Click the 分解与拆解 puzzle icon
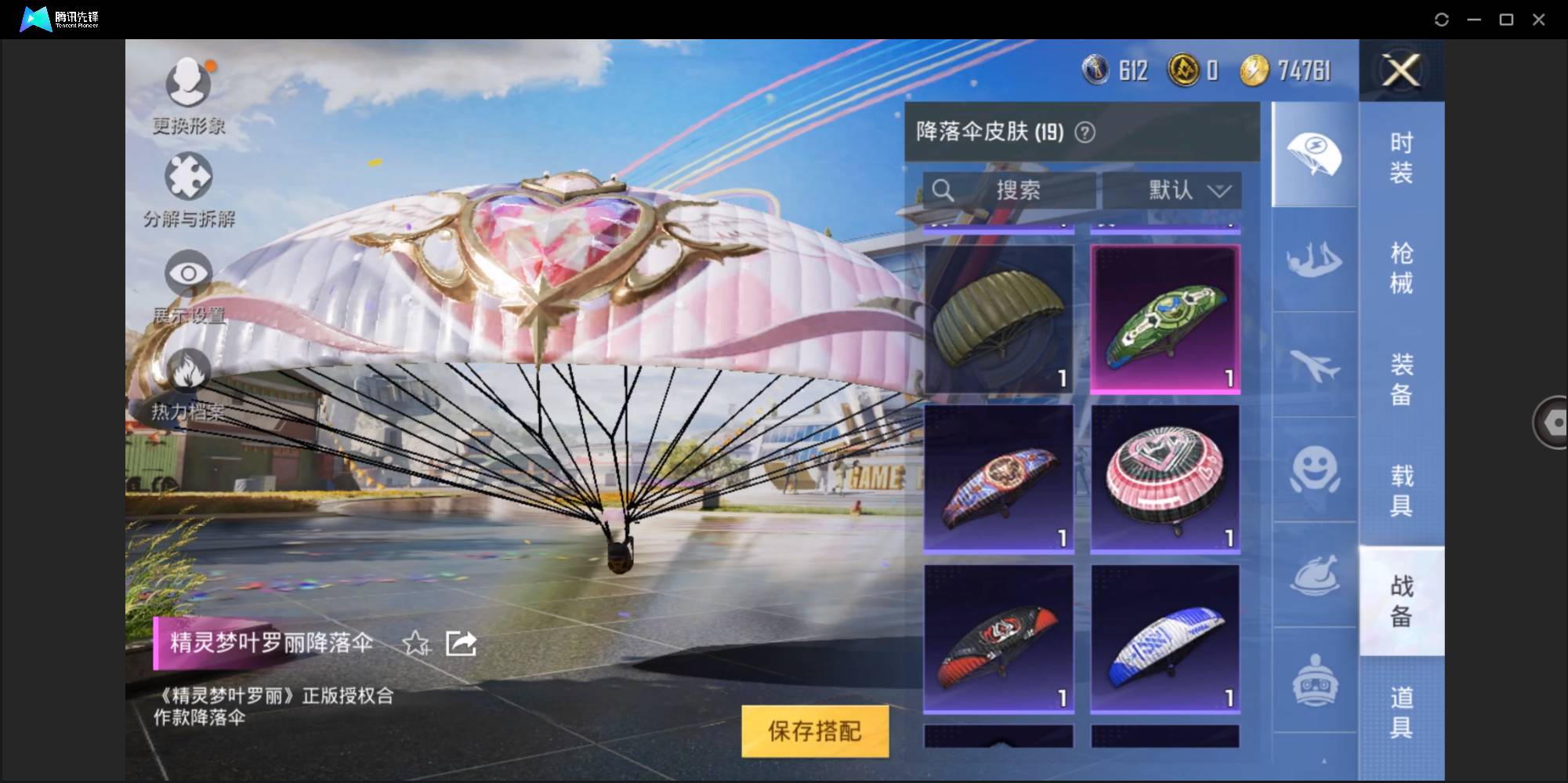Viewport: 1568px width, 783px height. tap(186, 174)
